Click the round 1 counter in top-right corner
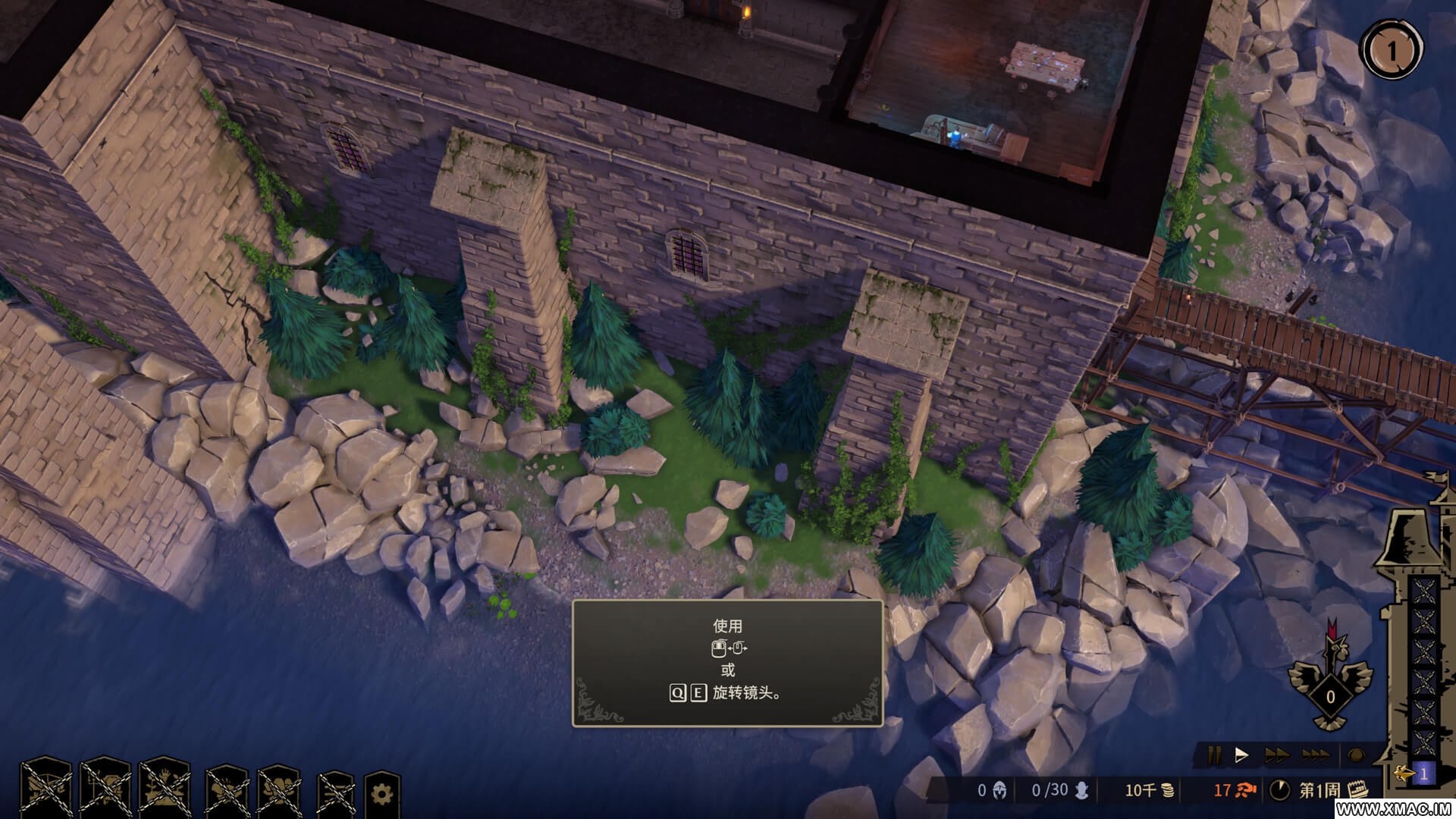 click(1395, 49)
